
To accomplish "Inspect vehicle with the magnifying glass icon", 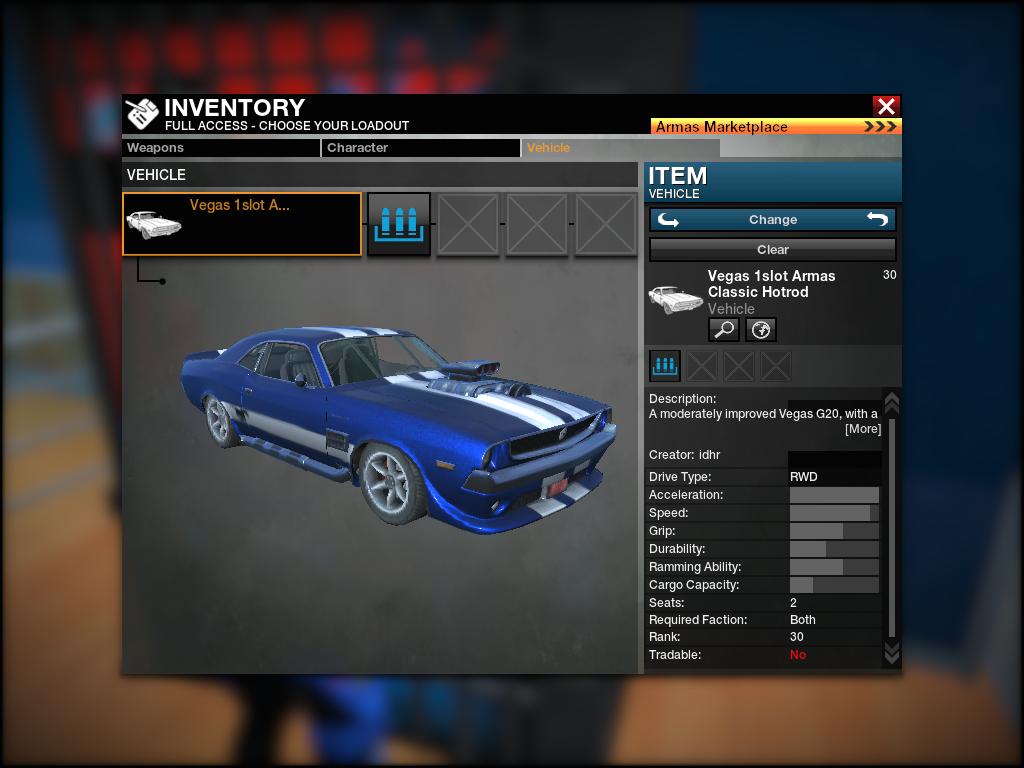I will [x=723, y=329].
